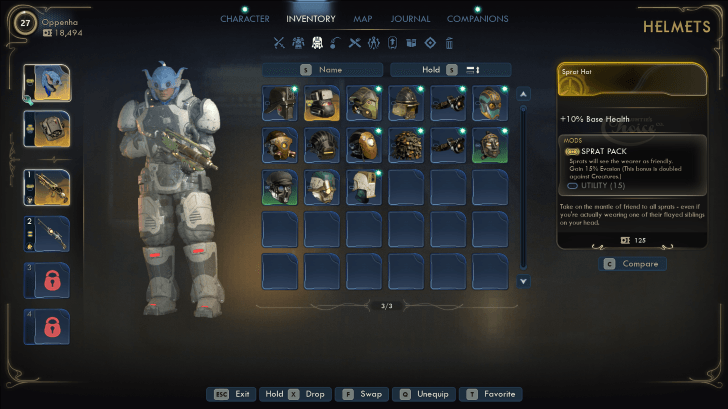
Task: Choose weapon slot one rifle
Action: [48, 187]
